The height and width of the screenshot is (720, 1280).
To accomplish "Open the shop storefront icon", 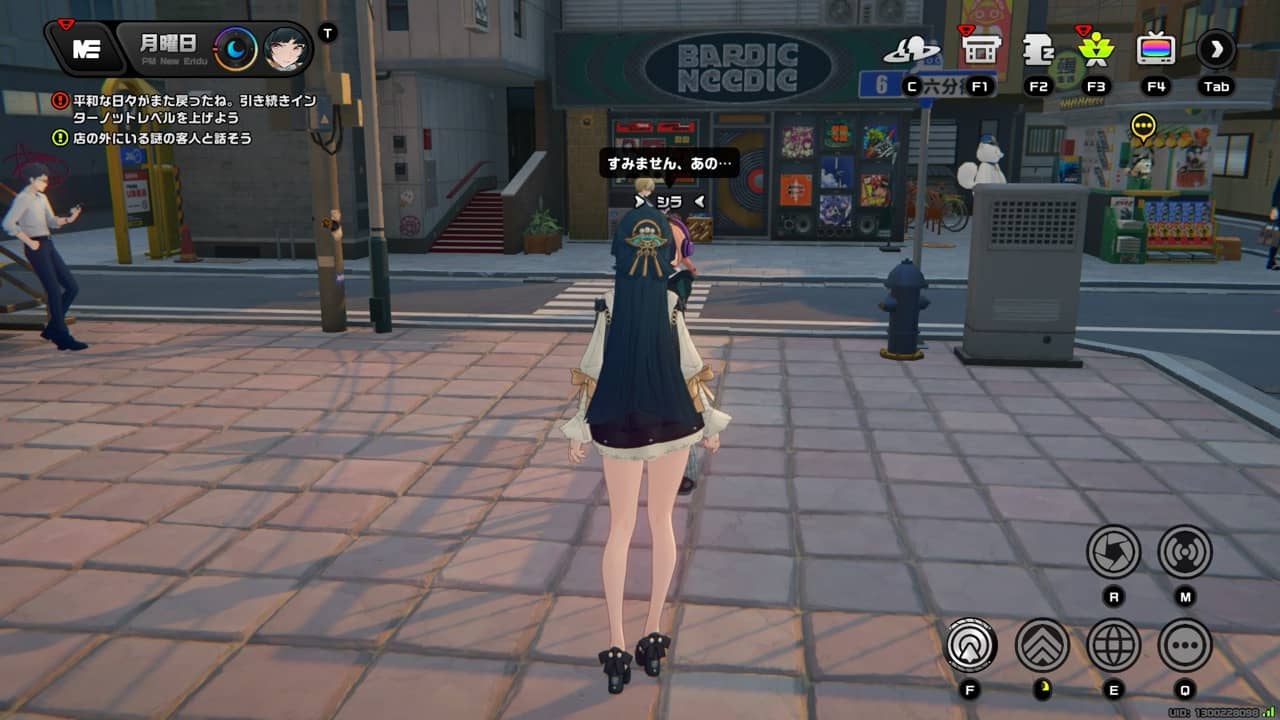I will [x=980, y=49].
